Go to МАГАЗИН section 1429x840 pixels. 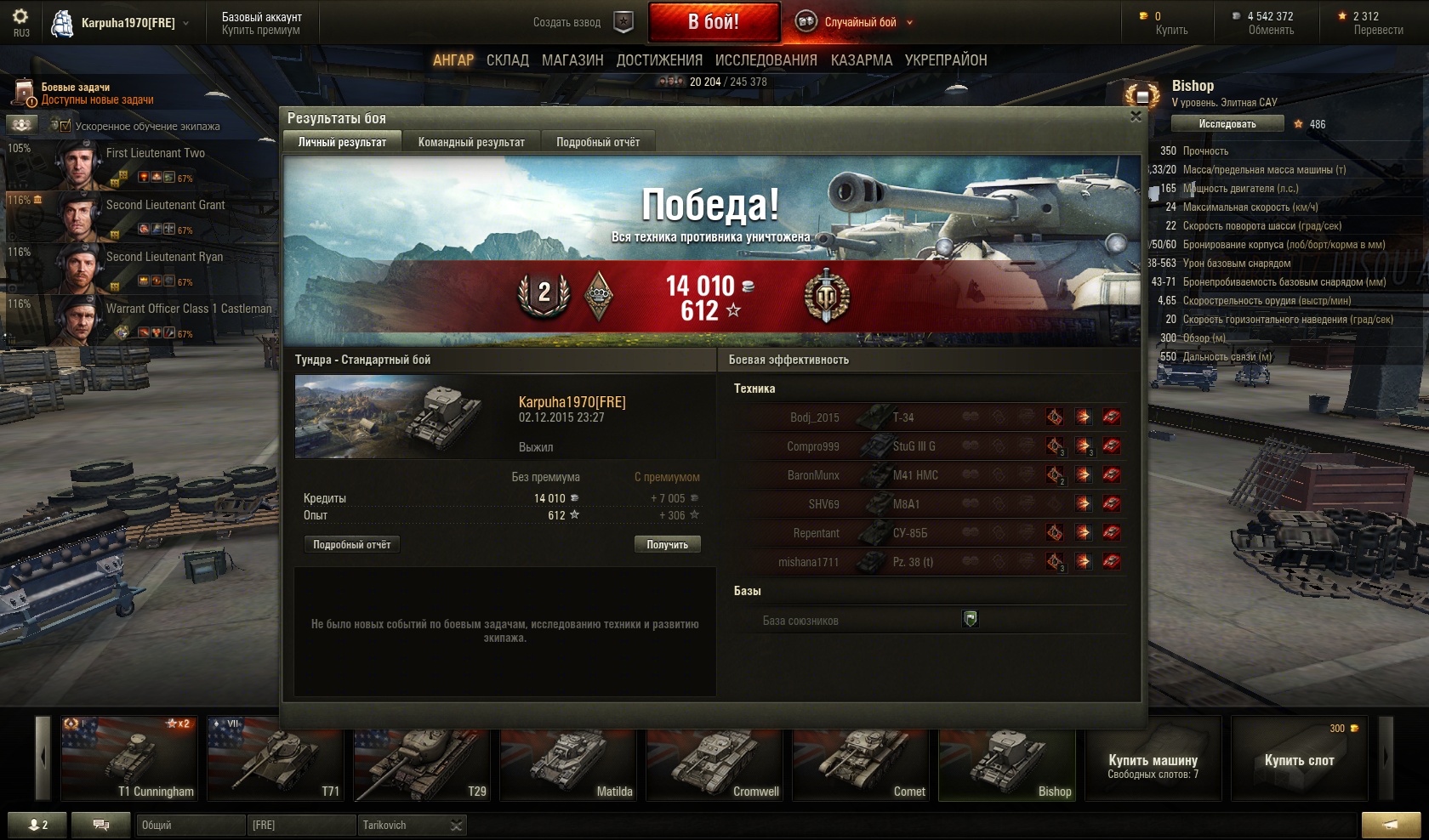[572, 60]
